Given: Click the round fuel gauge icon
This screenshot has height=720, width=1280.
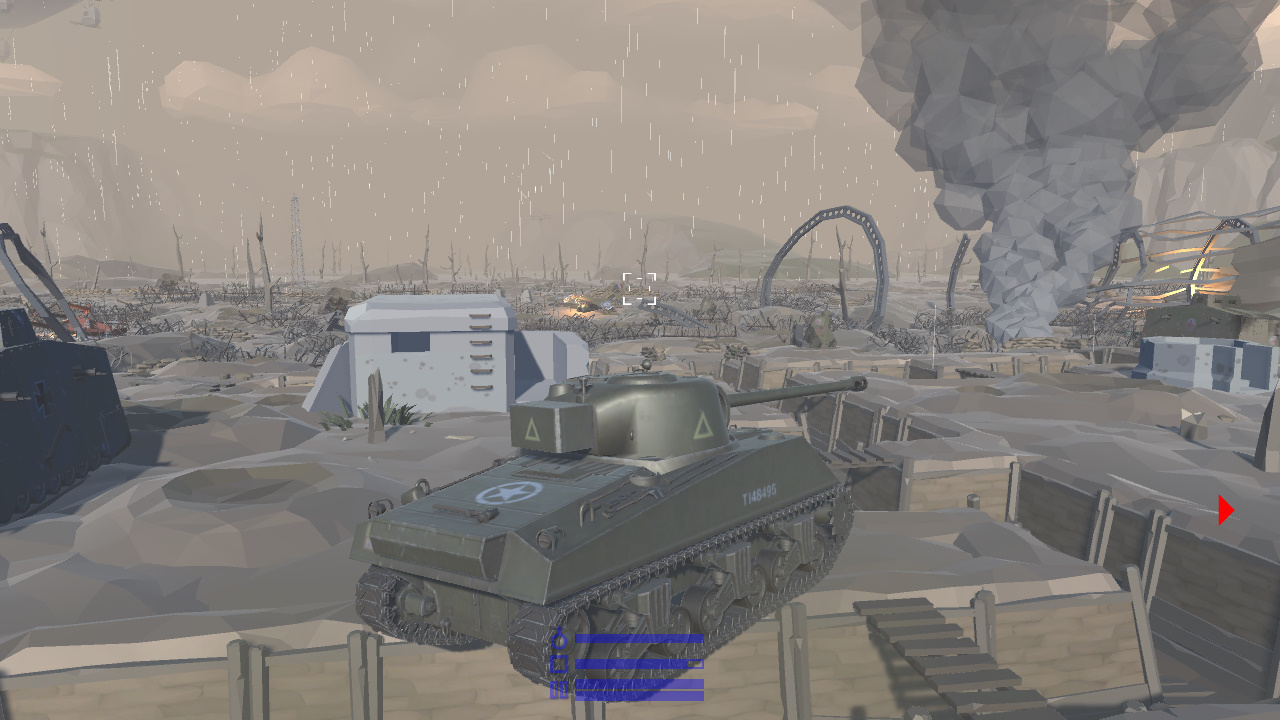Looking at the screenshot, I should [559, 642].
